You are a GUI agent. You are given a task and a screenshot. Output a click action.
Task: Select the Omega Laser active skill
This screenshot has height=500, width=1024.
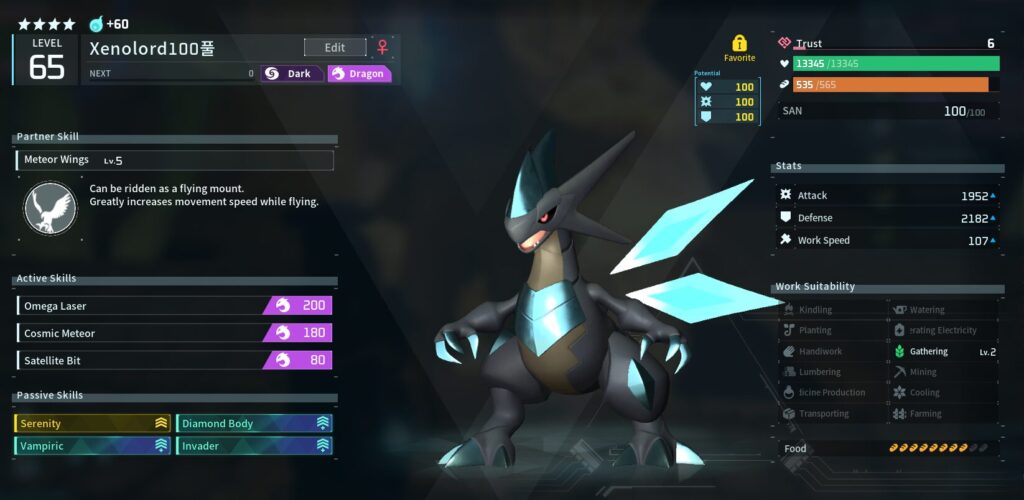tap(174, 306)
